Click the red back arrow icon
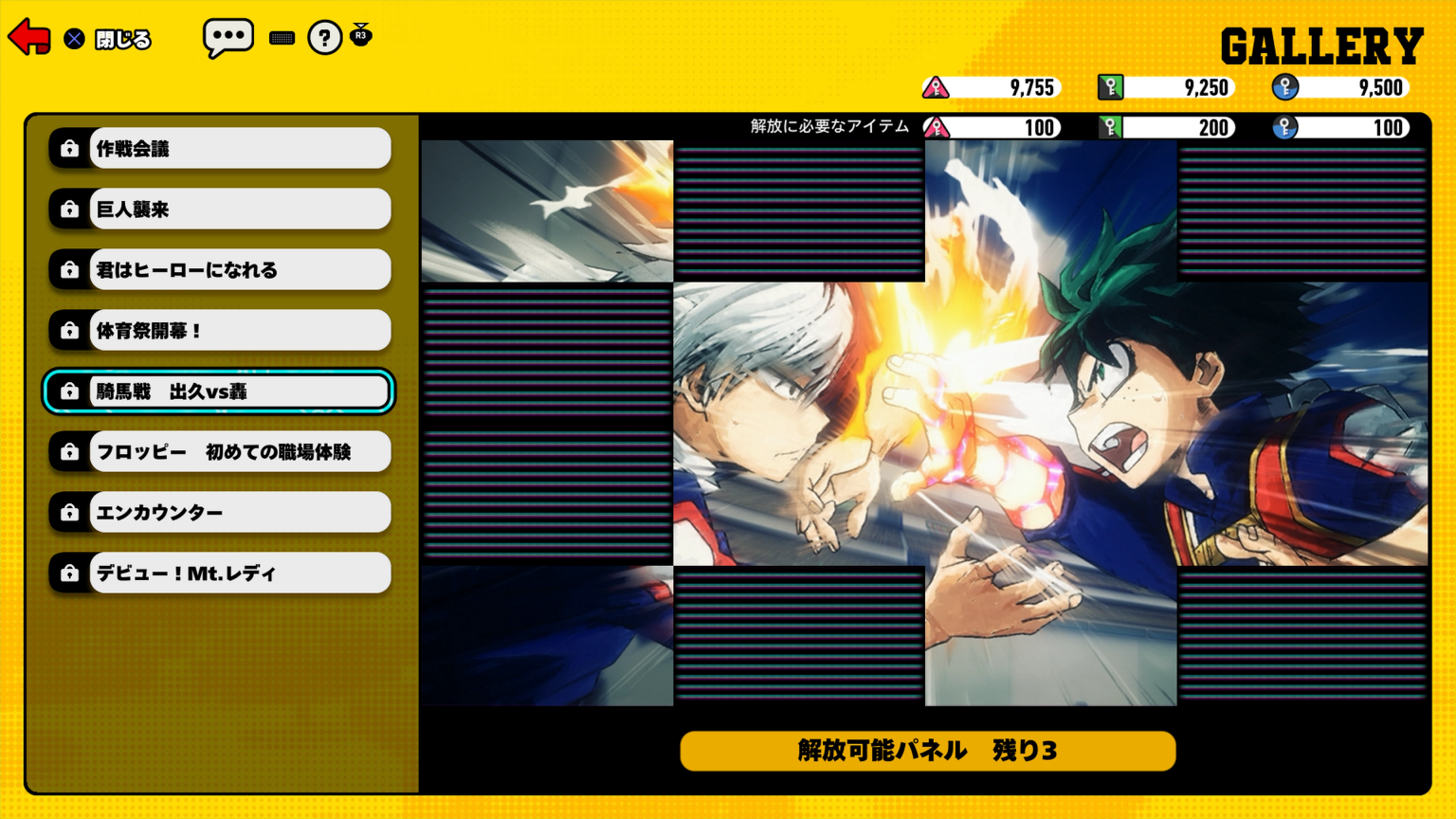Image resolution: width=1456 pixels, height=819 pixels. pyautogui.click(x=28, y=37)
